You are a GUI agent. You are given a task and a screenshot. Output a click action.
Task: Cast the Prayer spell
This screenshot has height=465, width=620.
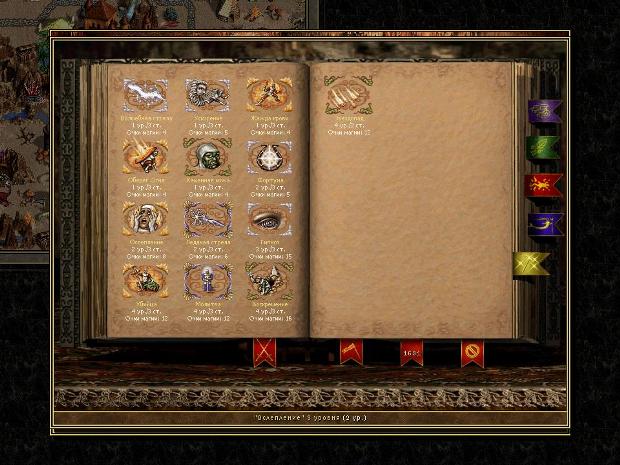206,280
